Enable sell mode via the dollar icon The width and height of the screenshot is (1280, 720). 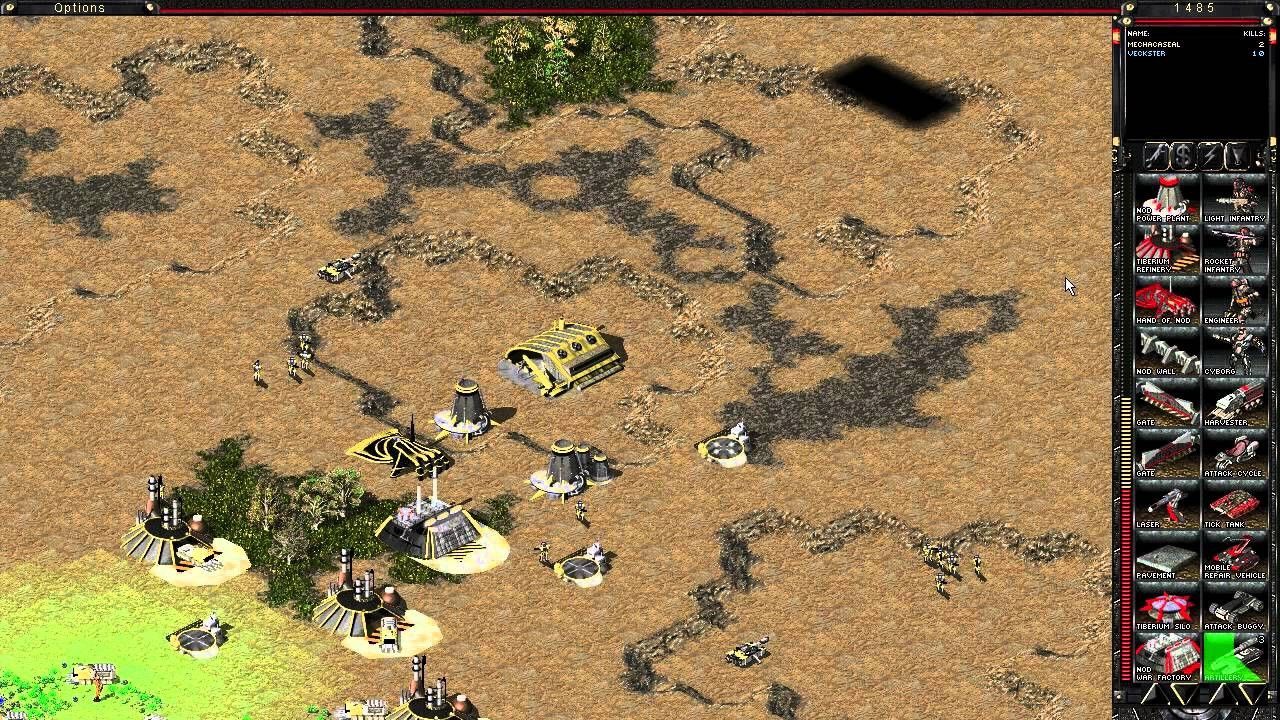pos(1182,156)
